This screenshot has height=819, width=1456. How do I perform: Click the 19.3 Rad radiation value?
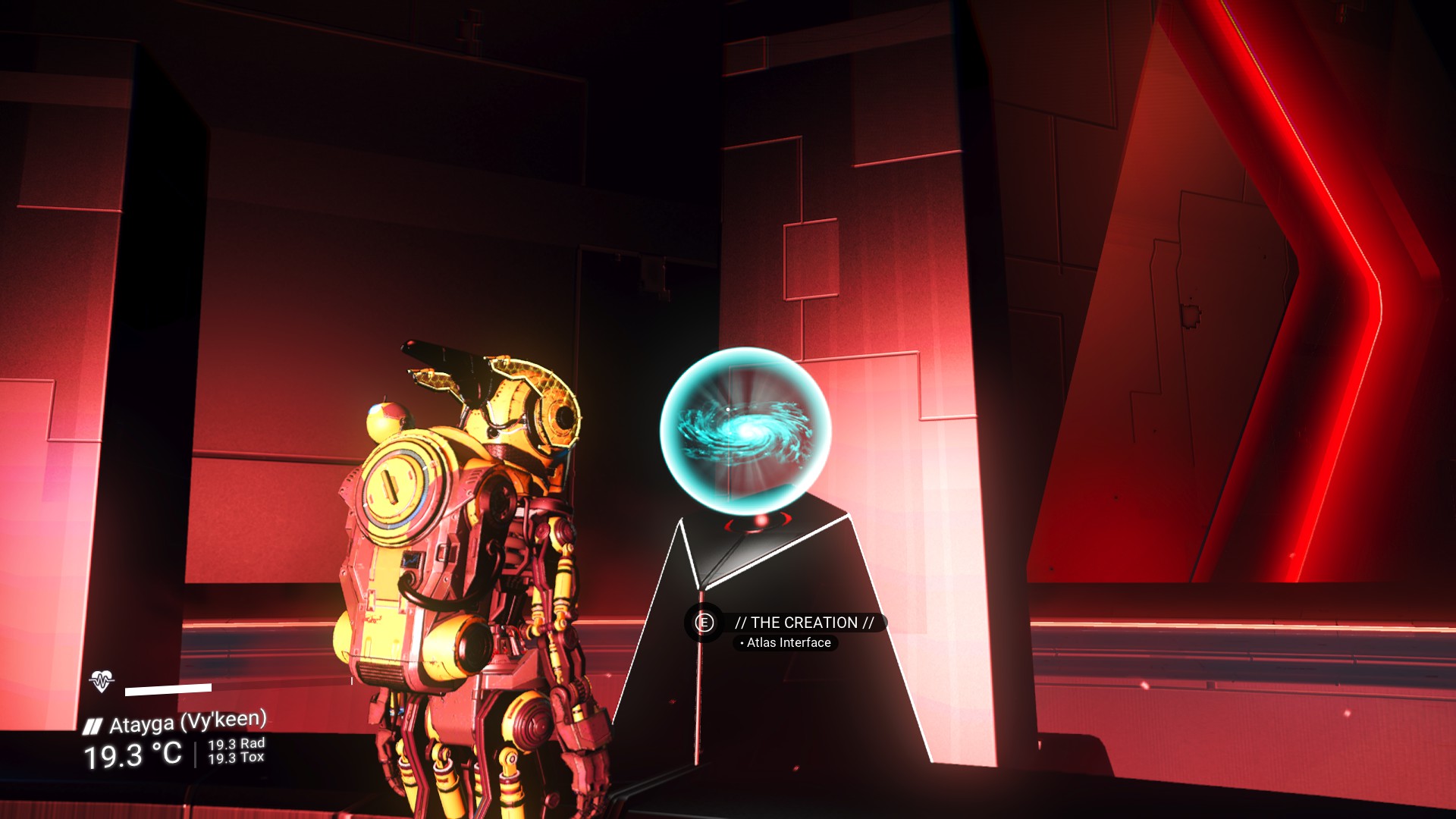point(237,745)
